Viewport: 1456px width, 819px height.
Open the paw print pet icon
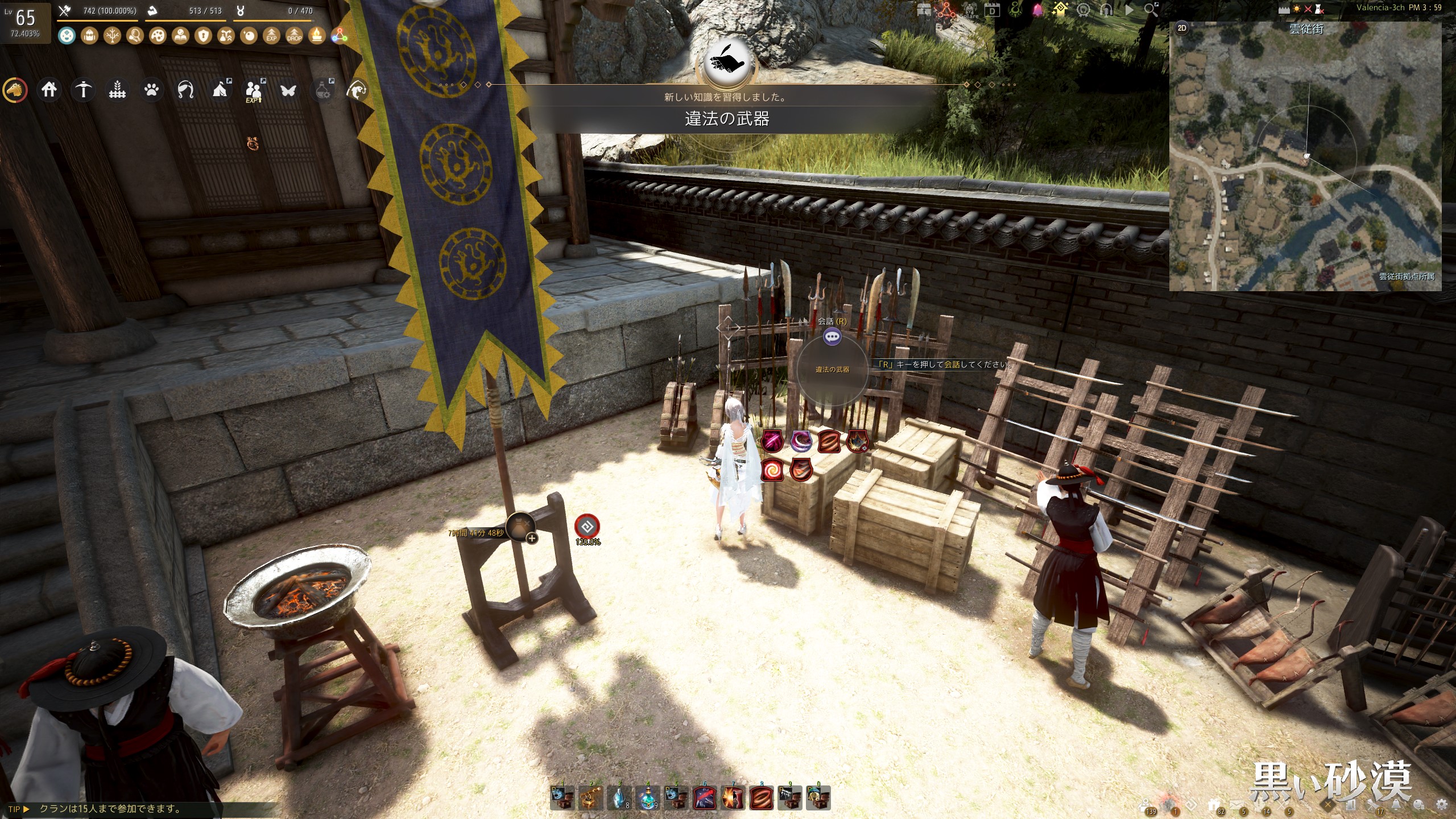point(151,90)
